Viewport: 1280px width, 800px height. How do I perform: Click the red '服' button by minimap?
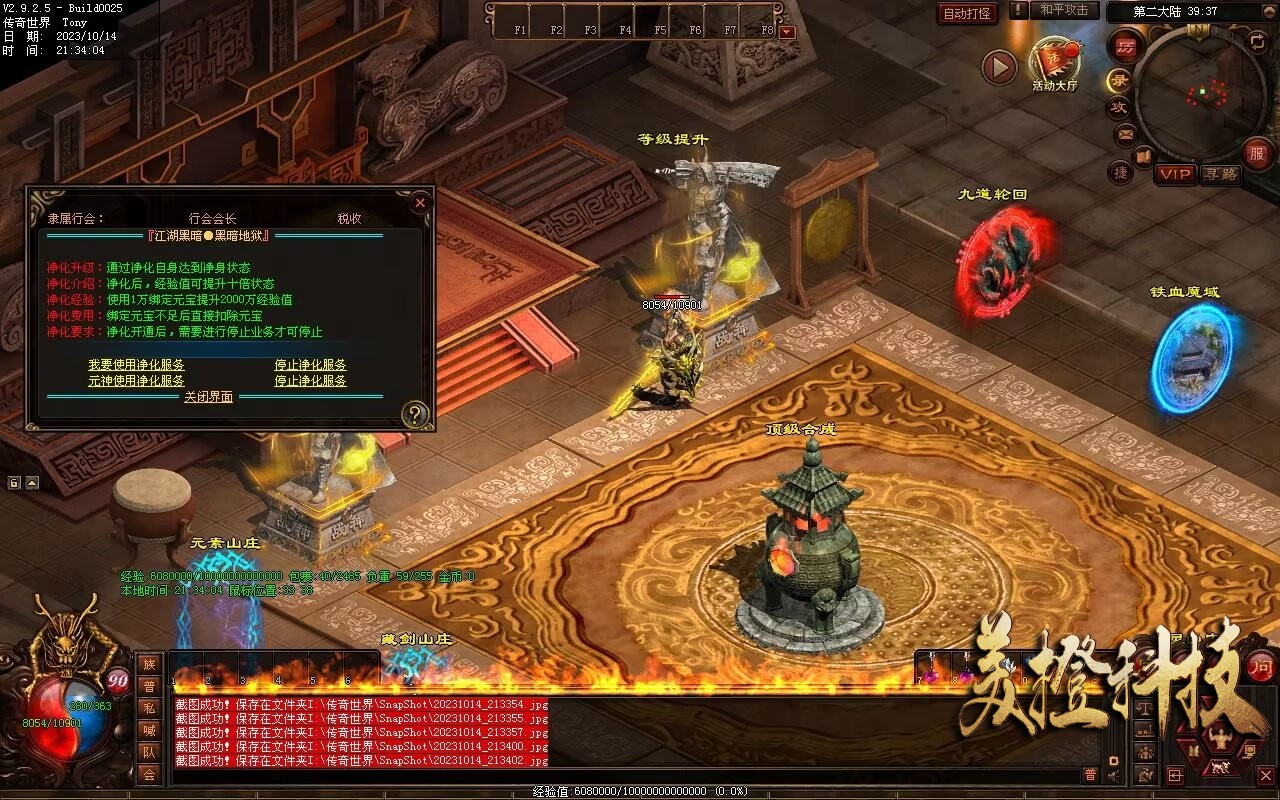[x=1257, y=154]
